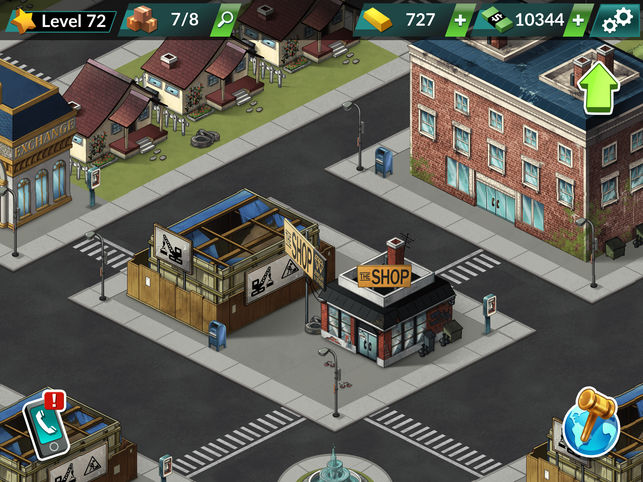Add more cash with the plus button
The height and width of the screenshot is (482, 643).
pyautogui.click(x=578, y=19)
